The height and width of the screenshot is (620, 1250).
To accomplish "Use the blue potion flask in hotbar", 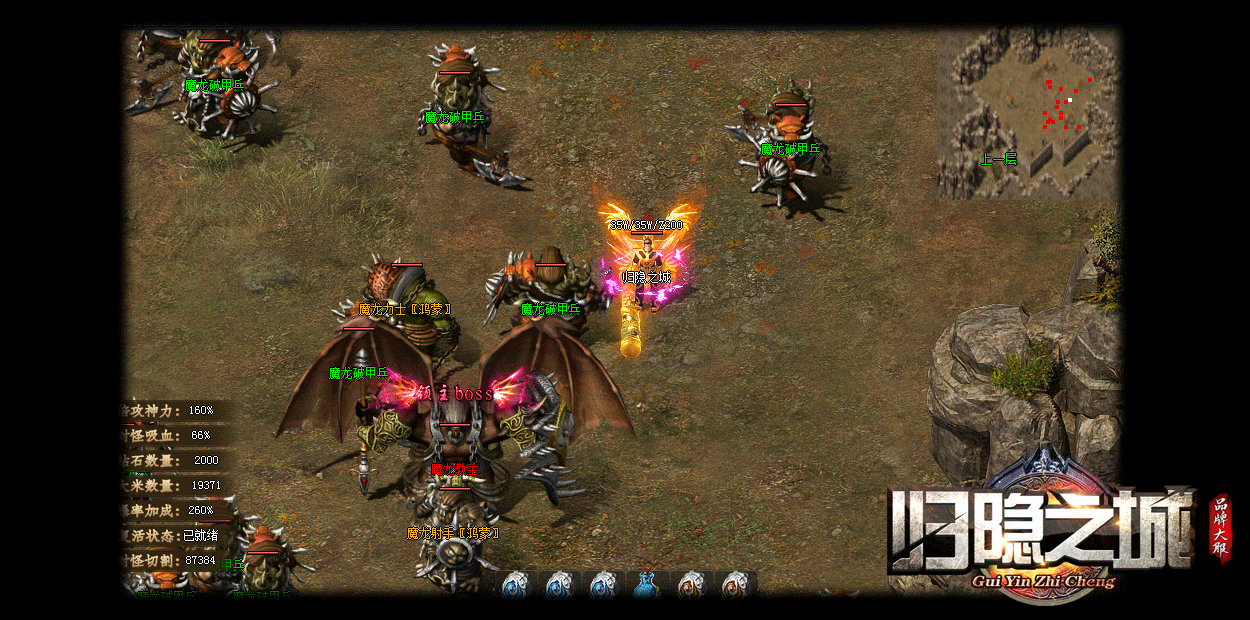I will (645, 585).
